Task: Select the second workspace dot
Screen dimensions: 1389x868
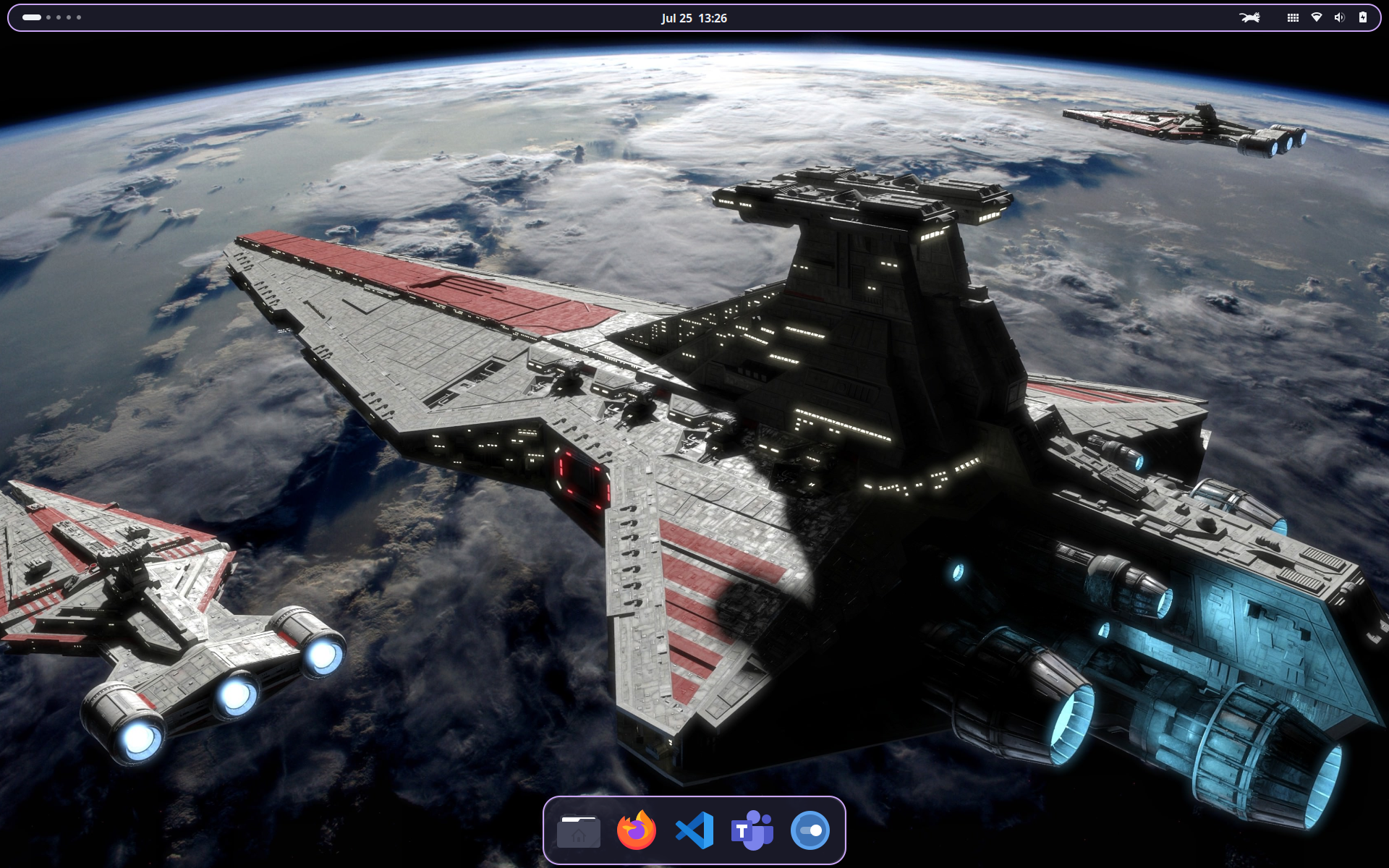Action: (x=49, y=17)
